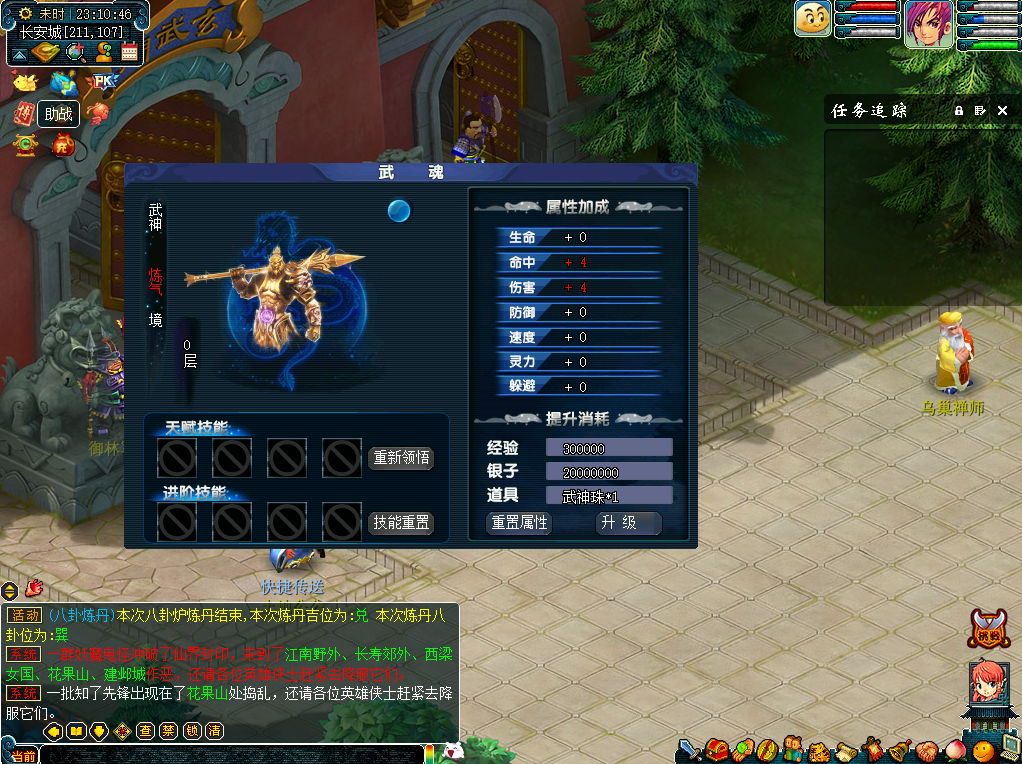Open the 助战 assist battle menu
This screenshot has height=764, width=1022.
click(x=59, y=114)
